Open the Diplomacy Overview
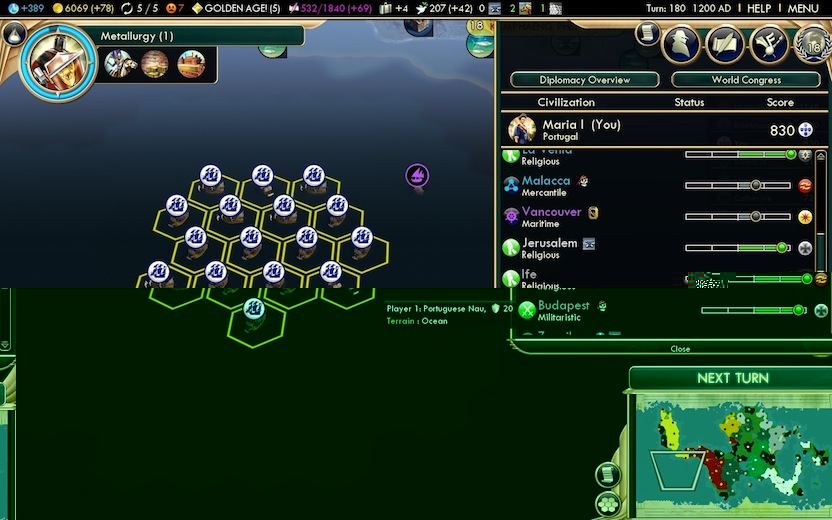The height and width of the screenshot is (520, 832). click(x=585, y=80)
